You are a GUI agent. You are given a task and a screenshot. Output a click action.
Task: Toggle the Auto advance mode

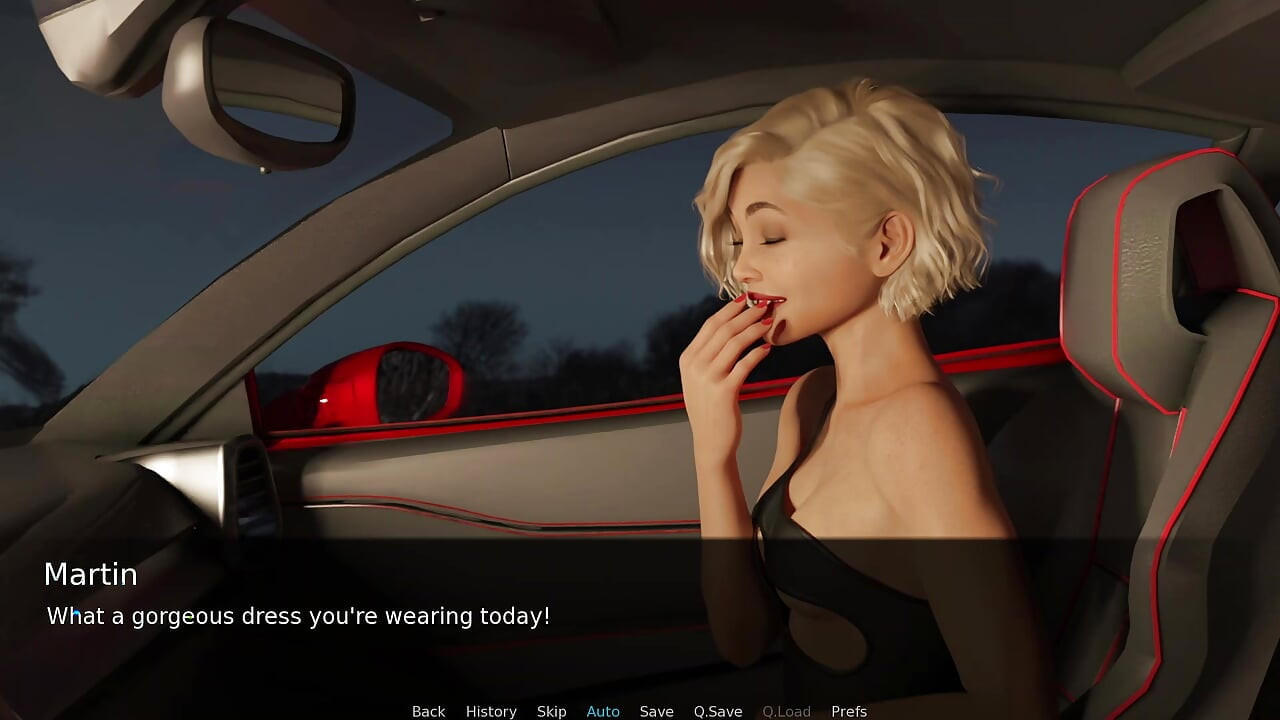coord(603,711)
